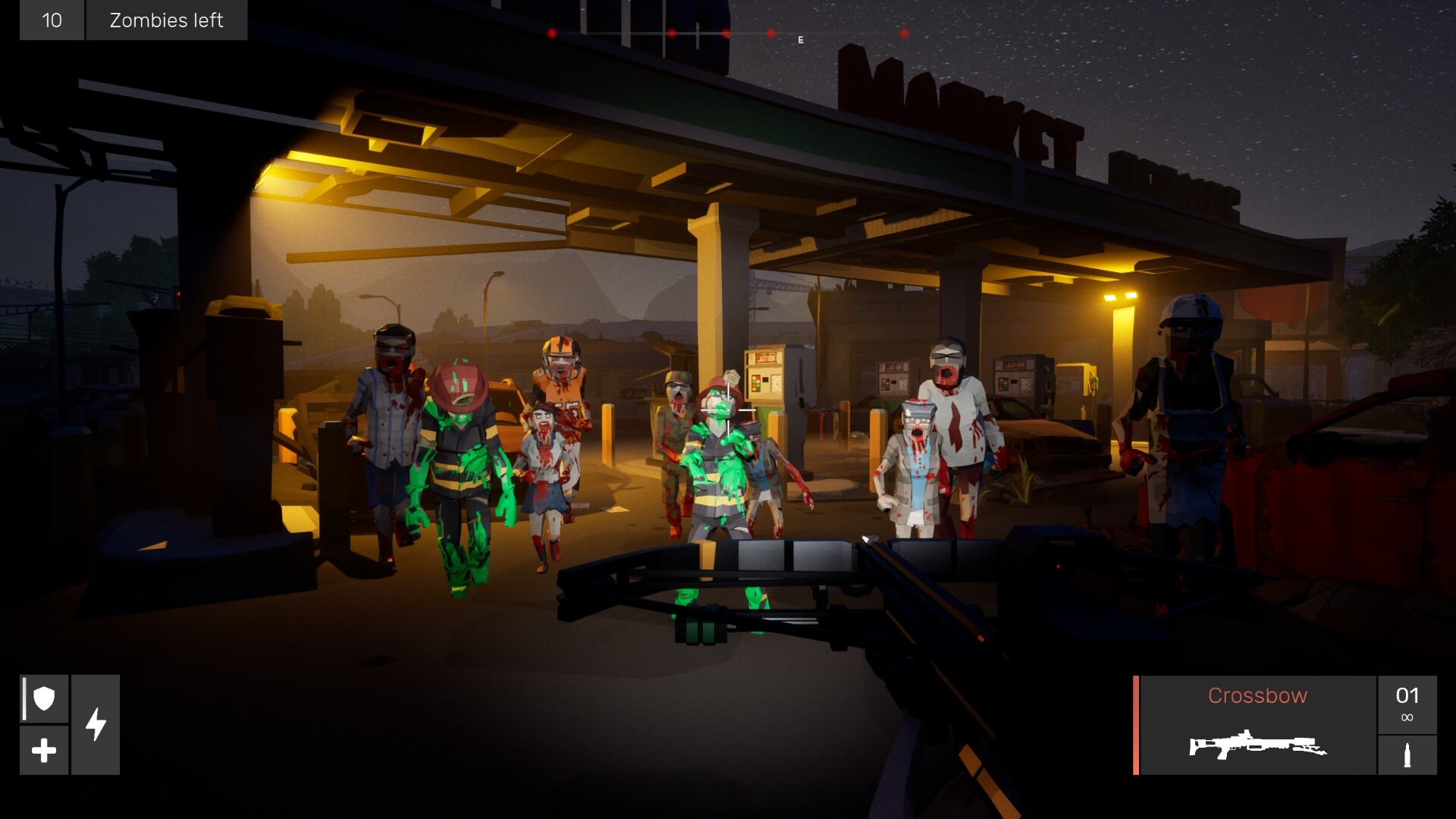Click the Zombies left label
This screenshot has height=819, width=1456.
pos(166,20)
